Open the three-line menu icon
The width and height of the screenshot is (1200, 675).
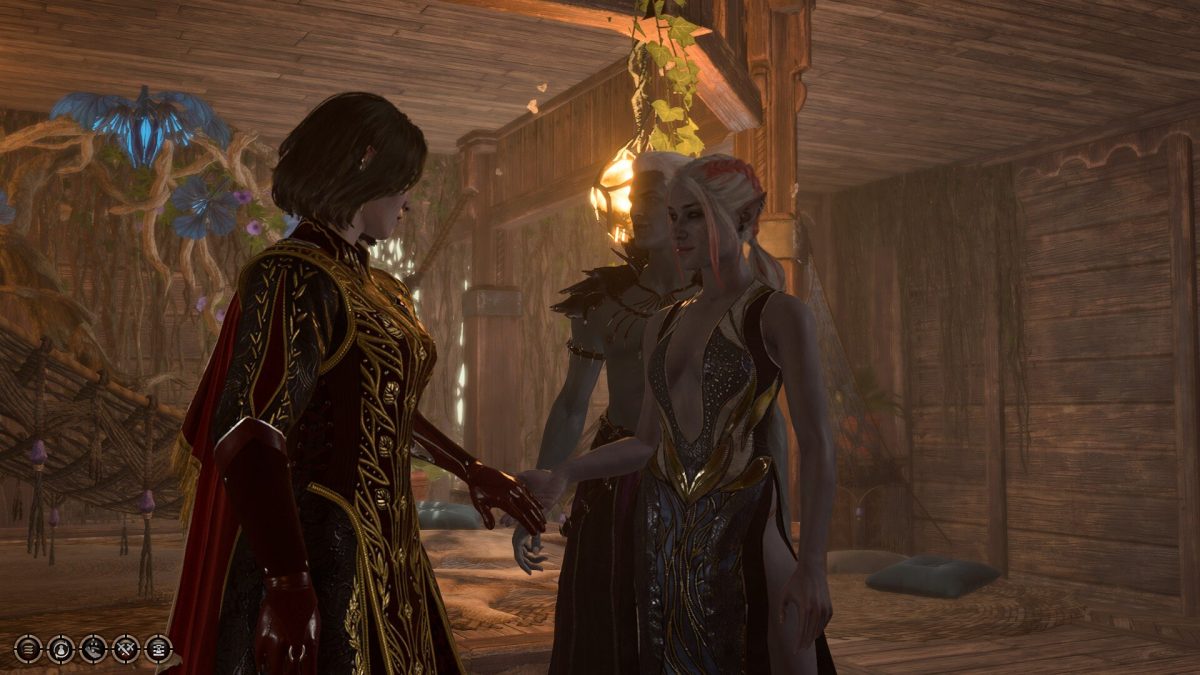[28, 649]
